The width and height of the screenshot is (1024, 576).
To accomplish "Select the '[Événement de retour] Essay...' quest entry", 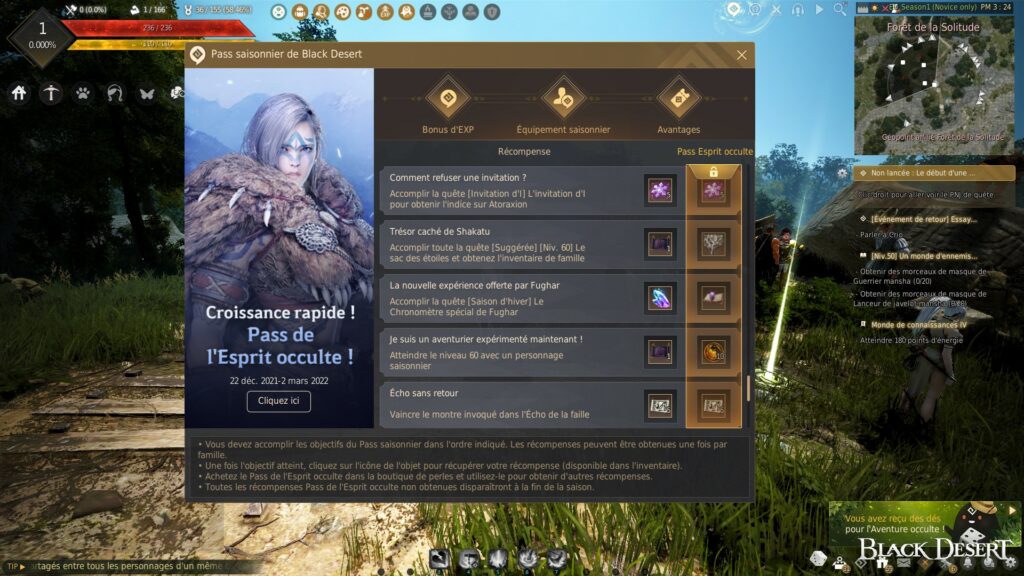I will coord(923,219).
